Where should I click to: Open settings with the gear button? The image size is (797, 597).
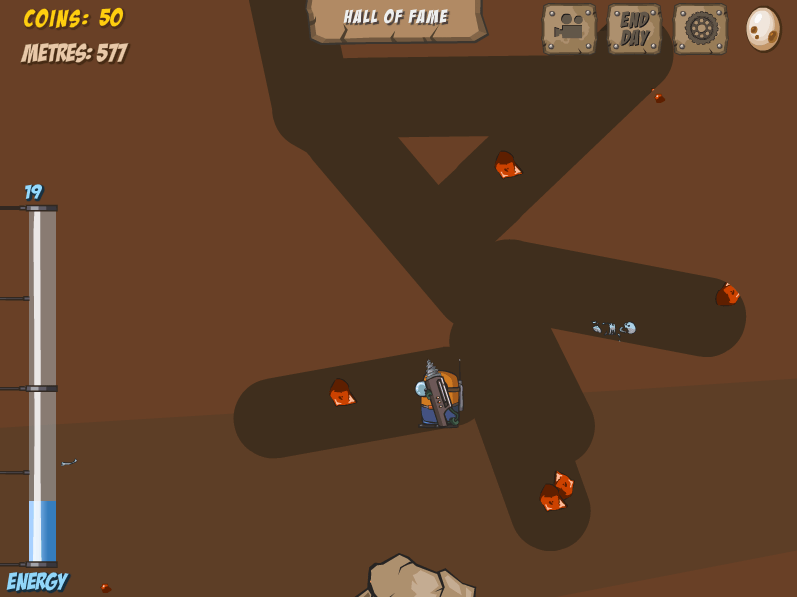click(699, 28)
